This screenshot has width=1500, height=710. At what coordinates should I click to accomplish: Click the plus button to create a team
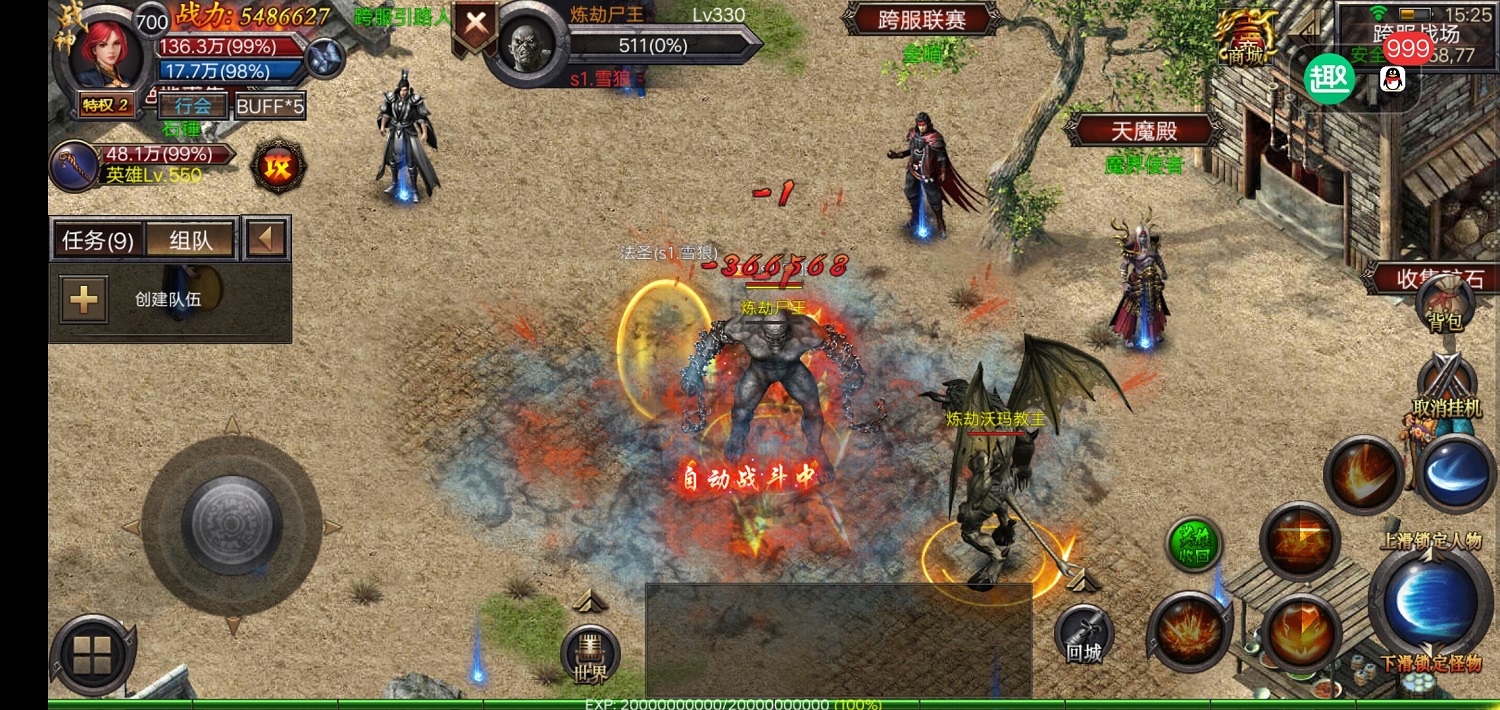[84, 299]
